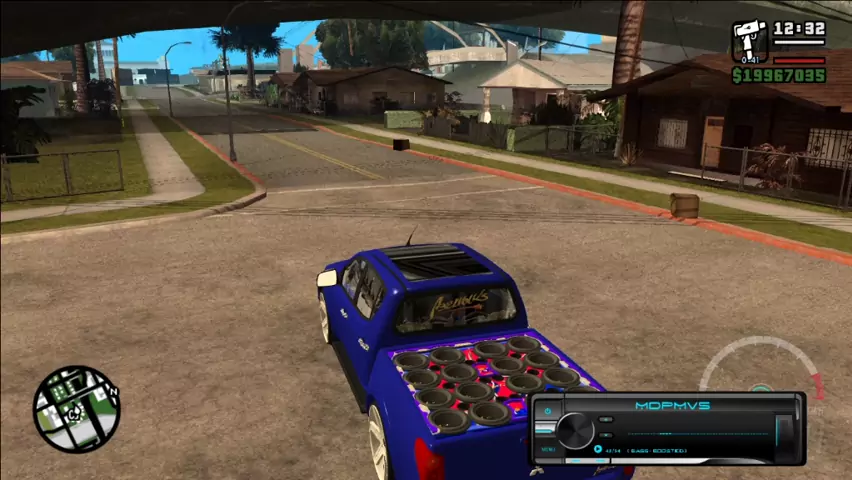Click the stereo's small play icon
Screen dimensions: 852x480
click(x=597, y=449)
